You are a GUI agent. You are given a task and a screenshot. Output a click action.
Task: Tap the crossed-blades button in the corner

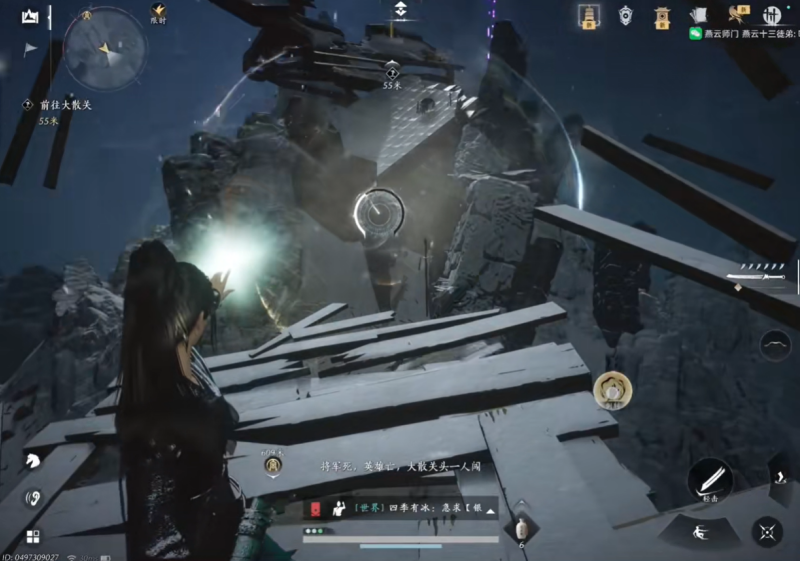click(x=767, y=532)
